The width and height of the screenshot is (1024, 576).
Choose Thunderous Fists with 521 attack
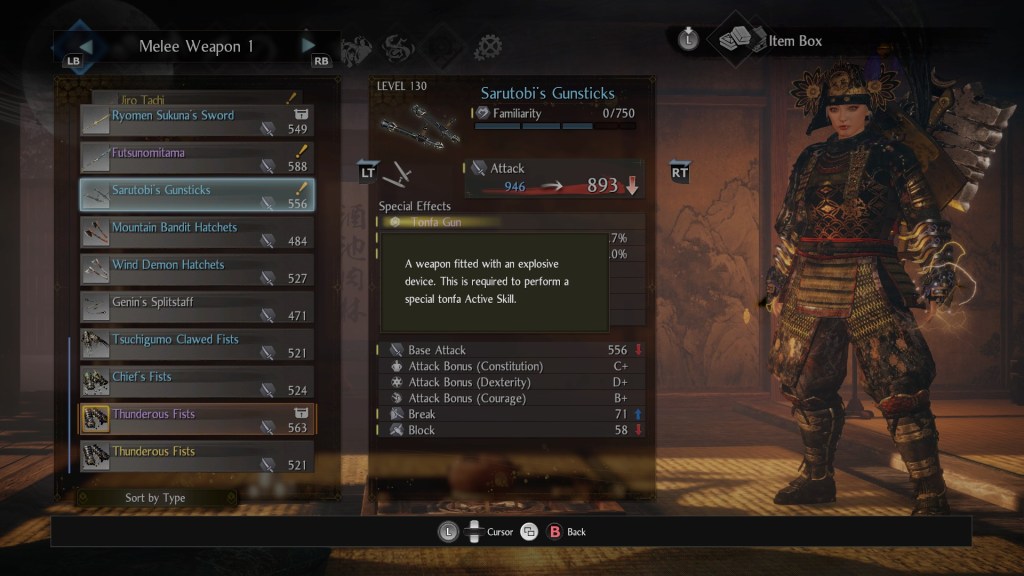pos(197,457)
